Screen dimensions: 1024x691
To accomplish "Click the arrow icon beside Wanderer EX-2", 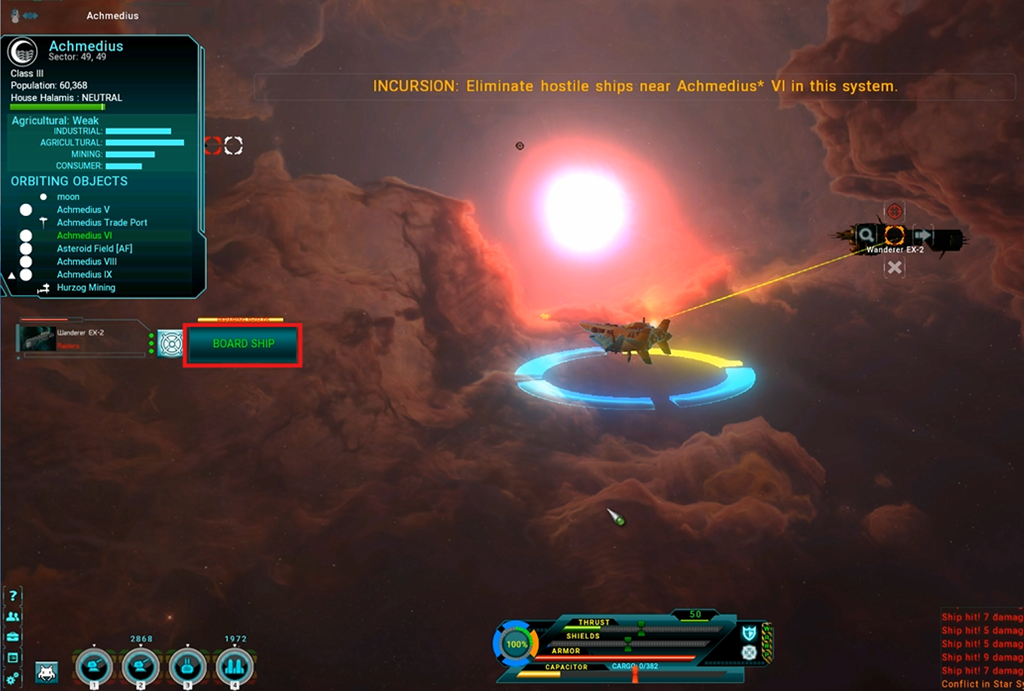I will coord(923,235).
